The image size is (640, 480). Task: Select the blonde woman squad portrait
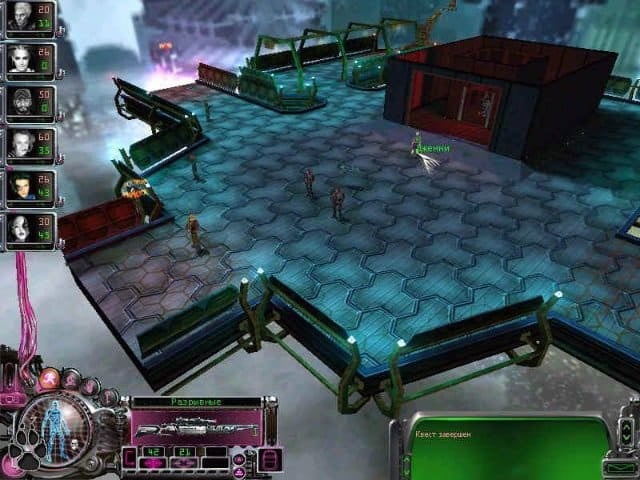20,59
